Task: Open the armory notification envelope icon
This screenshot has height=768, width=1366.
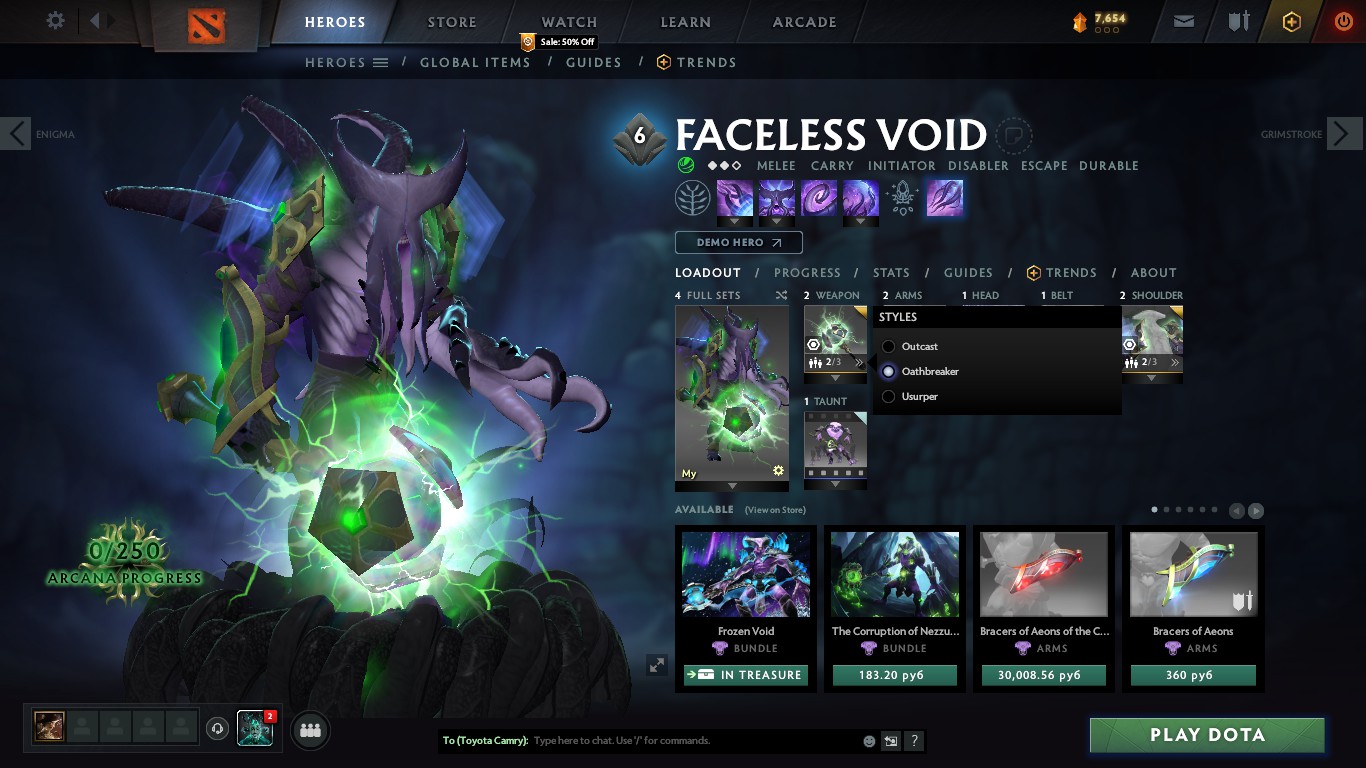Action: coord(1183,20)
